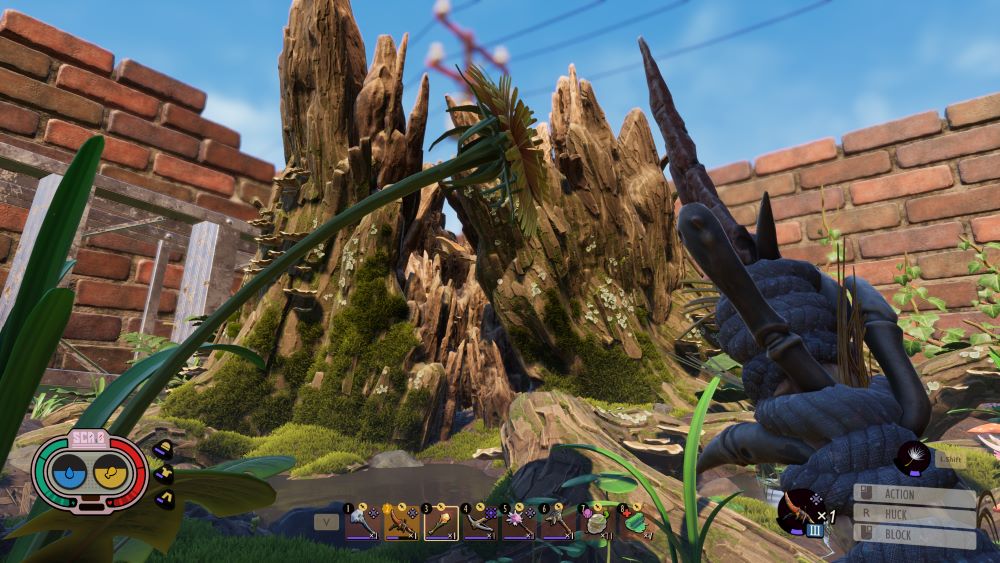1000x563 pixels.
Task: Click the dandelion tuft glider icon
Action: [x=912, y=458]
